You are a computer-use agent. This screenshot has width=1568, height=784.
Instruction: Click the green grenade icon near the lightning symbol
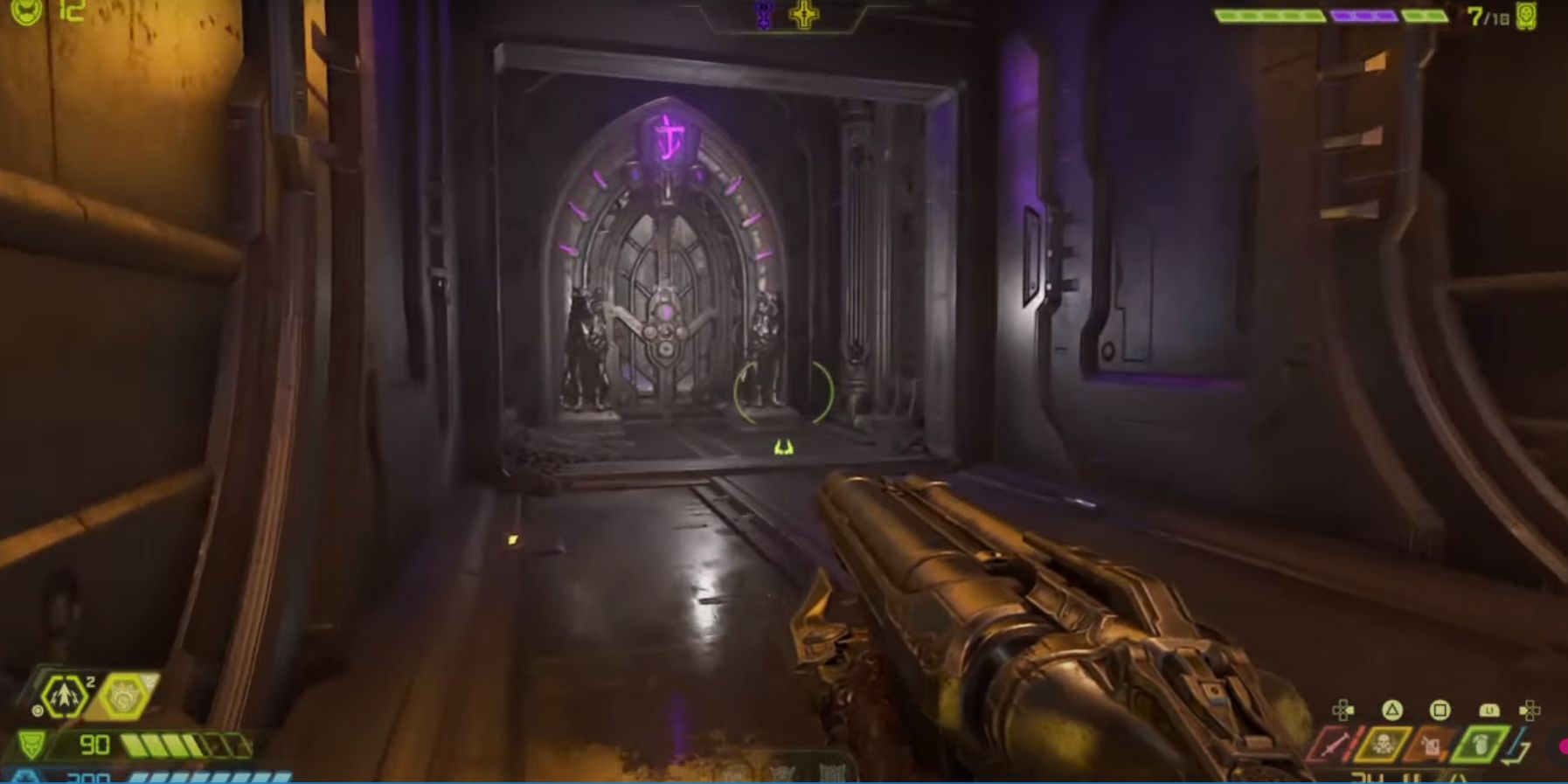pos(1481,744)
